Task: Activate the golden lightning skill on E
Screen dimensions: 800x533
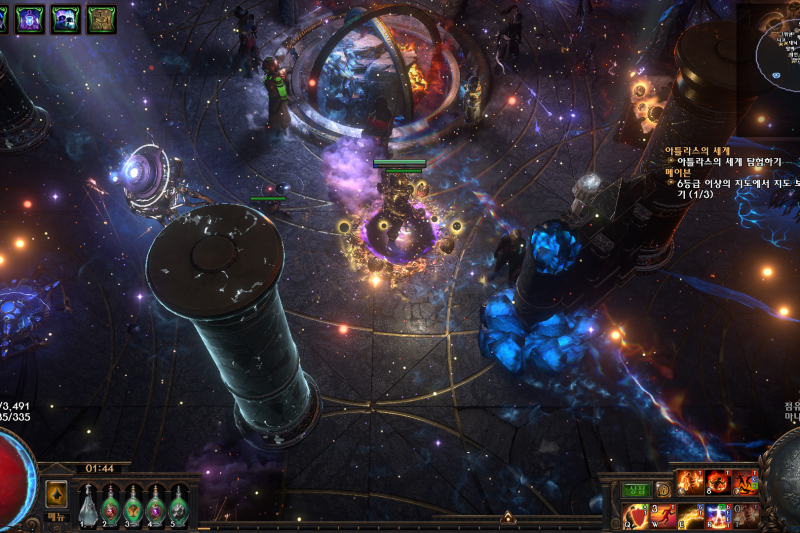Action: (x=691, y=517)
